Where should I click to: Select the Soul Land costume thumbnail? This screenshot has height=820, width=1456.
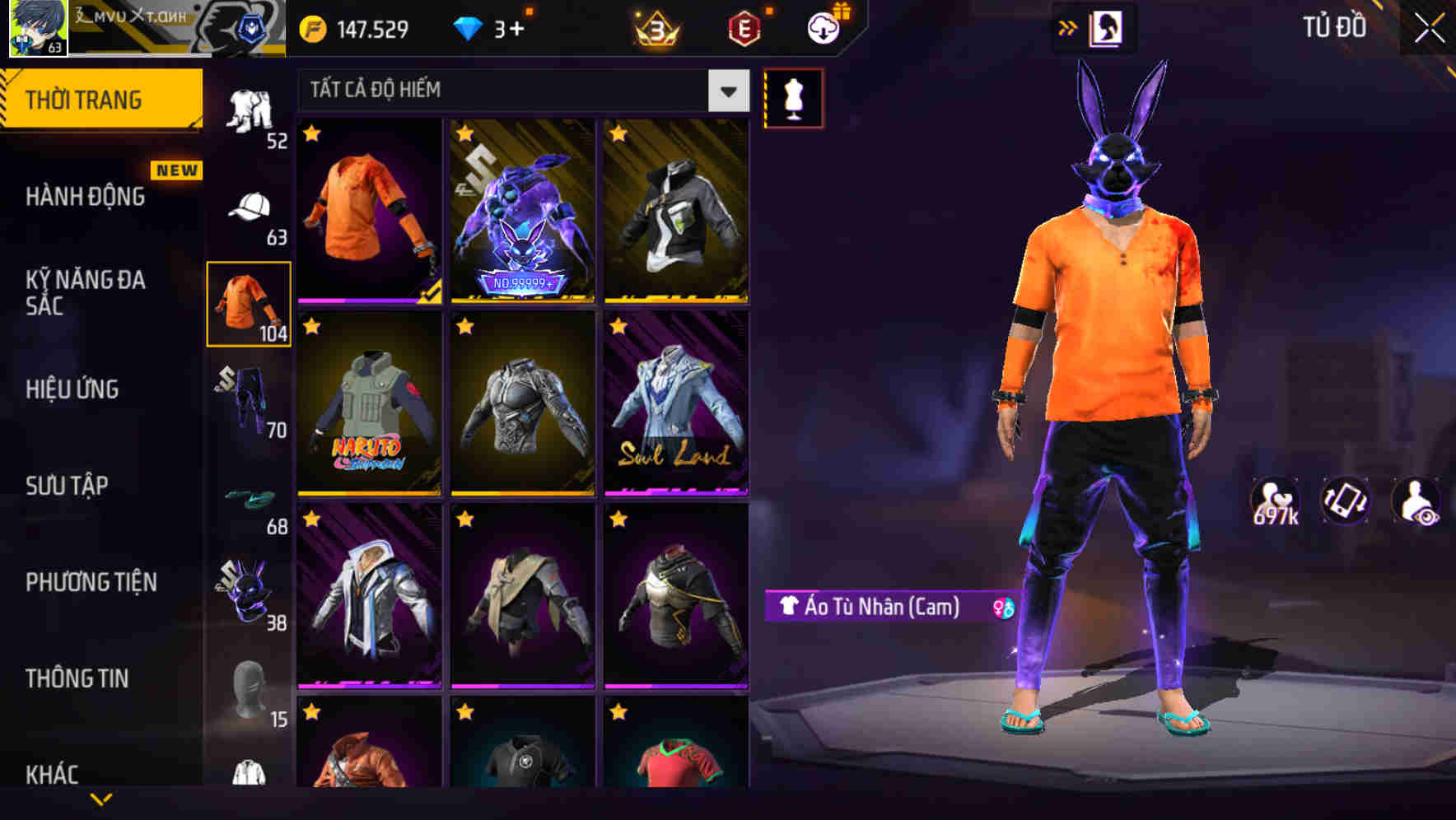click(675, 403)
